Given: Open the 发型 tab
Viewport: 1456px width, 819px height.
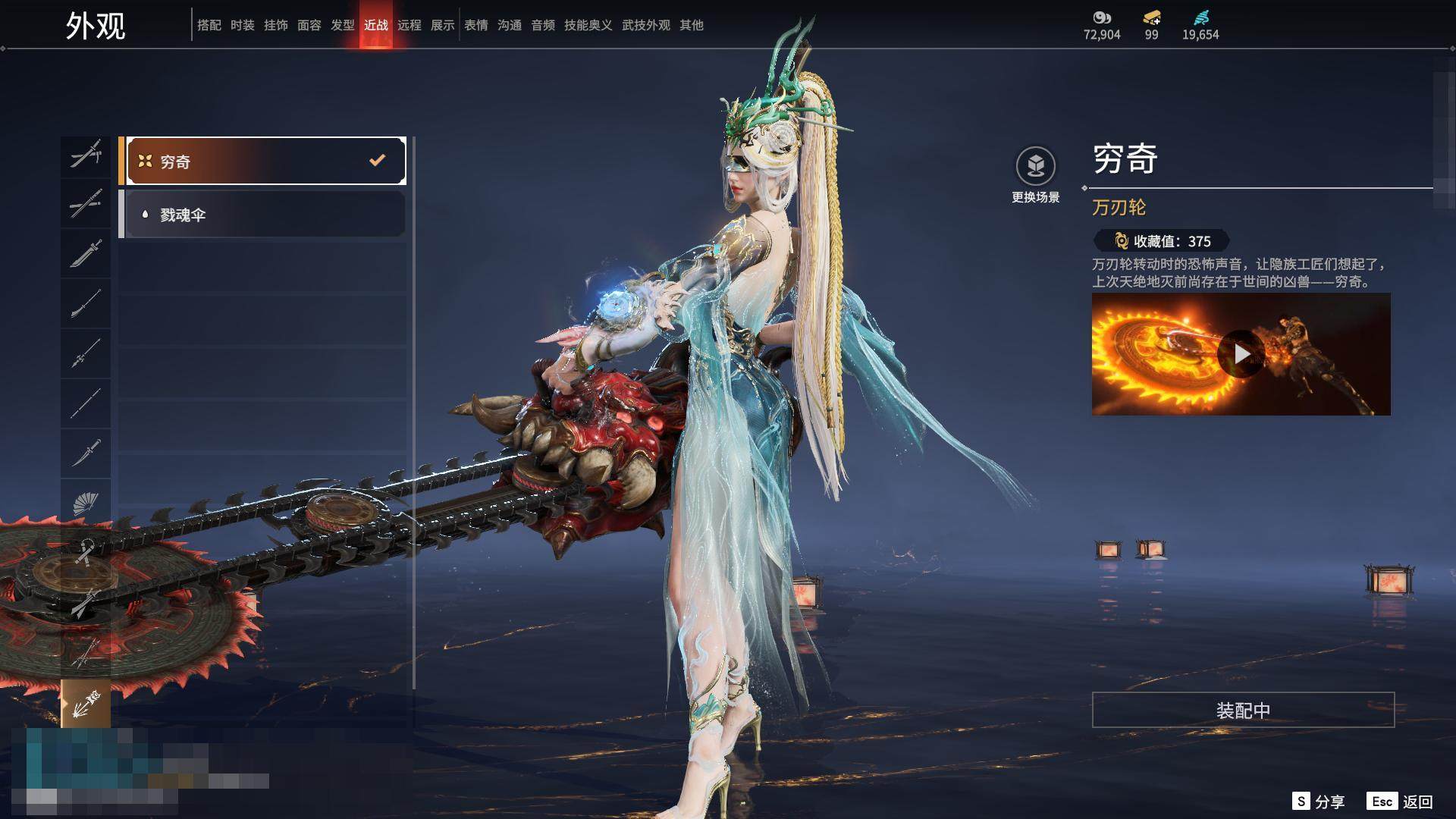Looking at the screenshot, I should point(343,25).
